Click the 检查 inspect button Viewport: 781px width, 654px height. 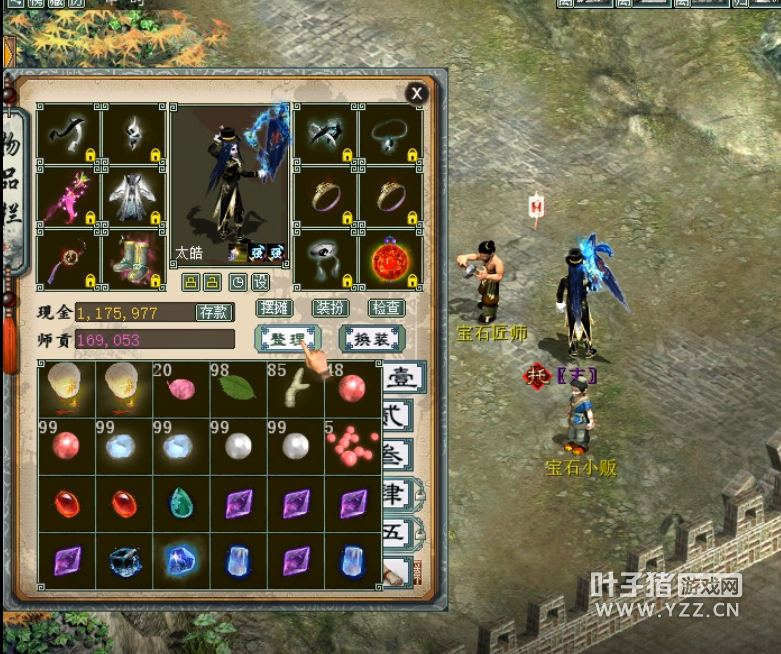pos(386,309)
